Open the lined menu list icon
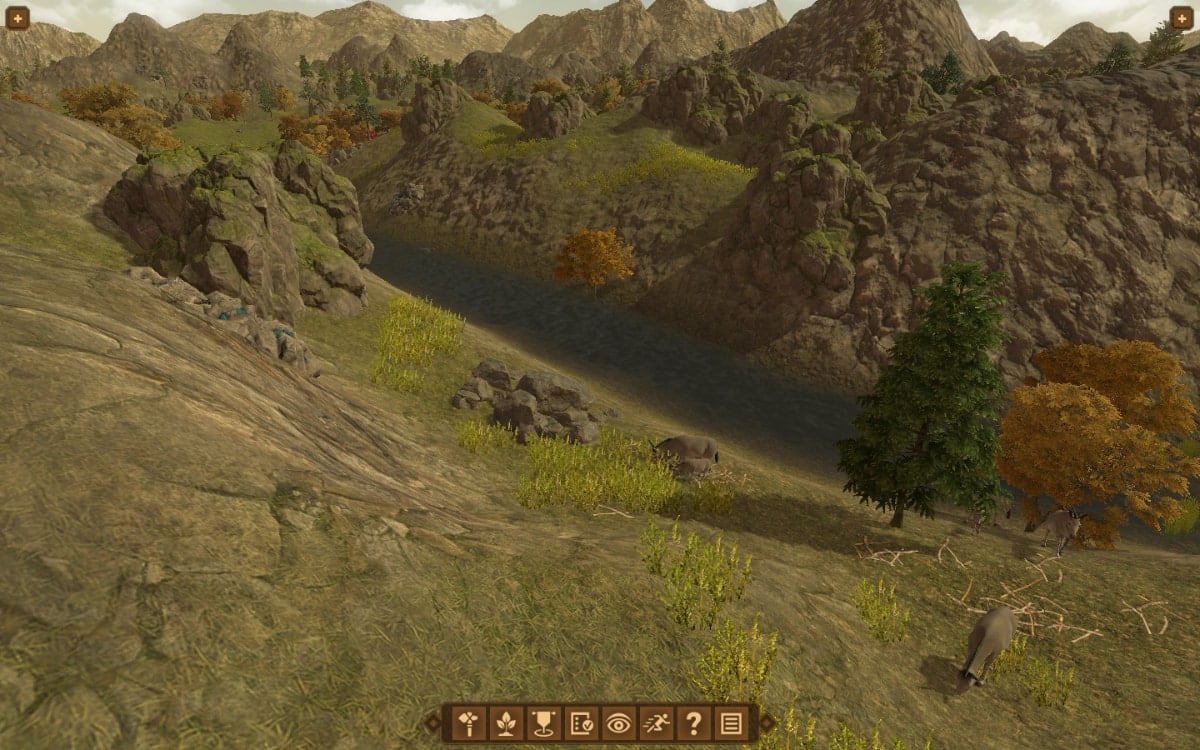1200x750 pixels. click(x=731, y=722)
